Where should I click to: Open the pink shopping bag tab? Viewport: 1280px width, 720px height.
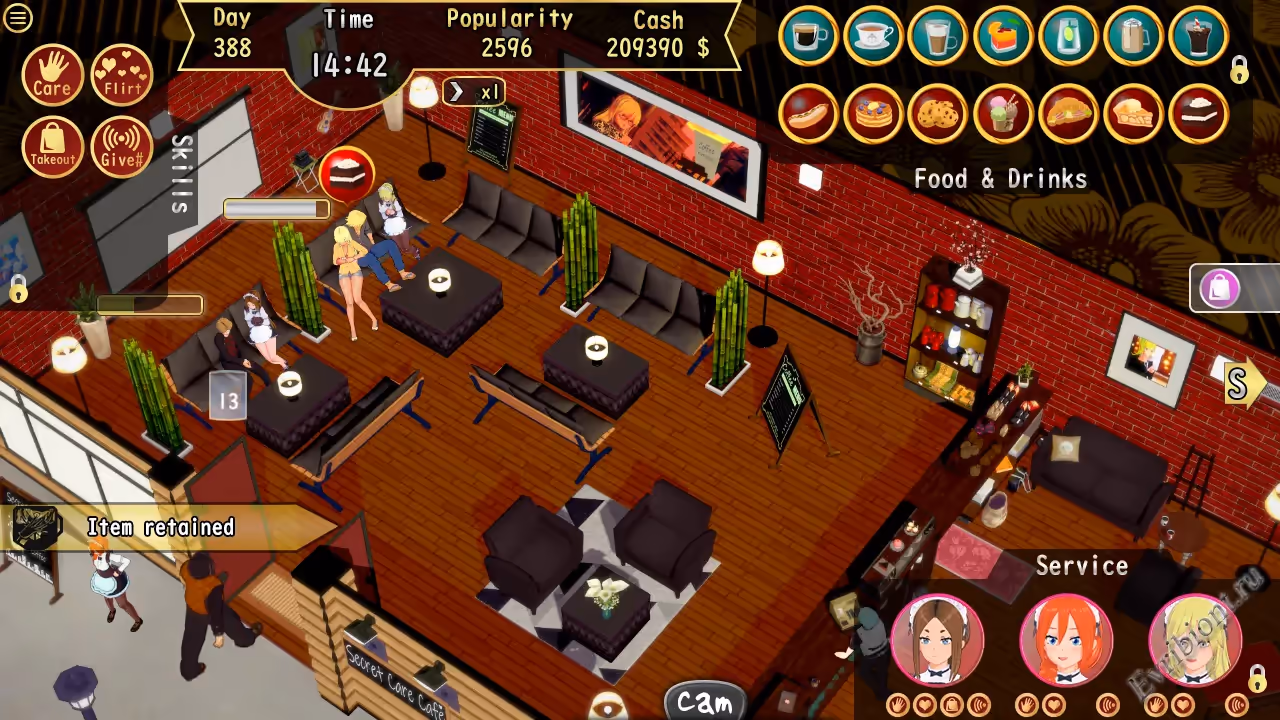[1220, 289]
